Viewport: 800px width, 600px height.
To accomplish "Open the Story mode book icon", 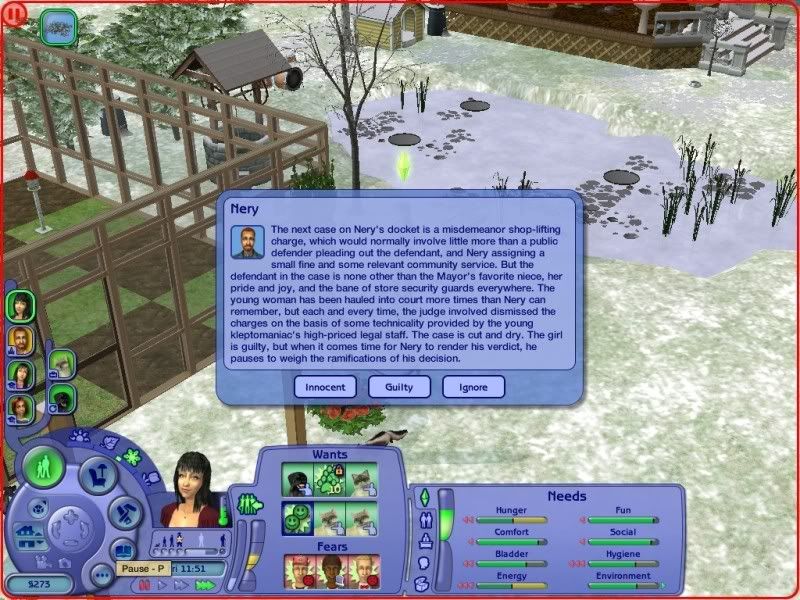I will 122,552.
